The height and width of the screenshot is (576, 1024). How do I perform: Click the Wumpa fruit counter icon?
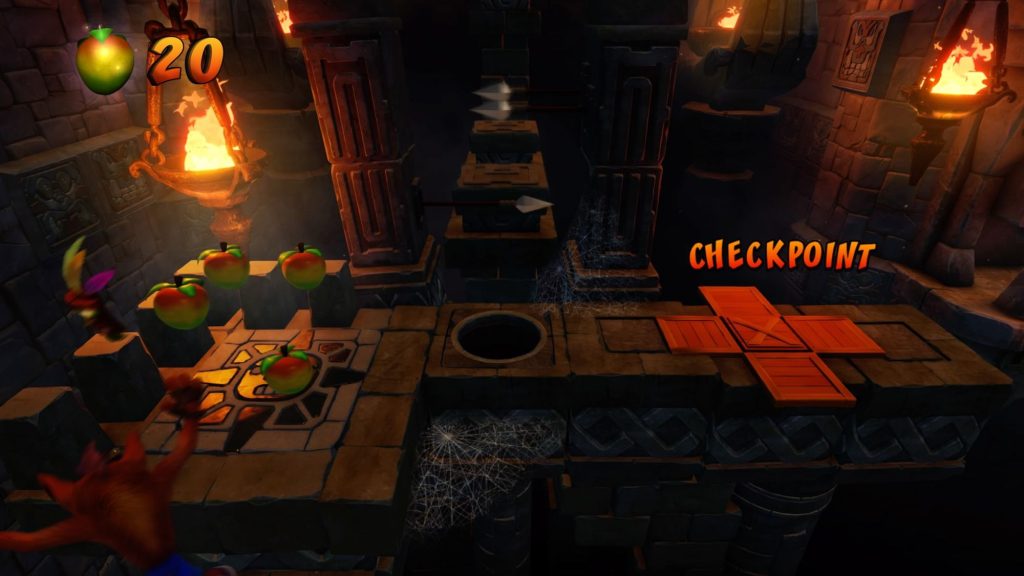[105, 61]
